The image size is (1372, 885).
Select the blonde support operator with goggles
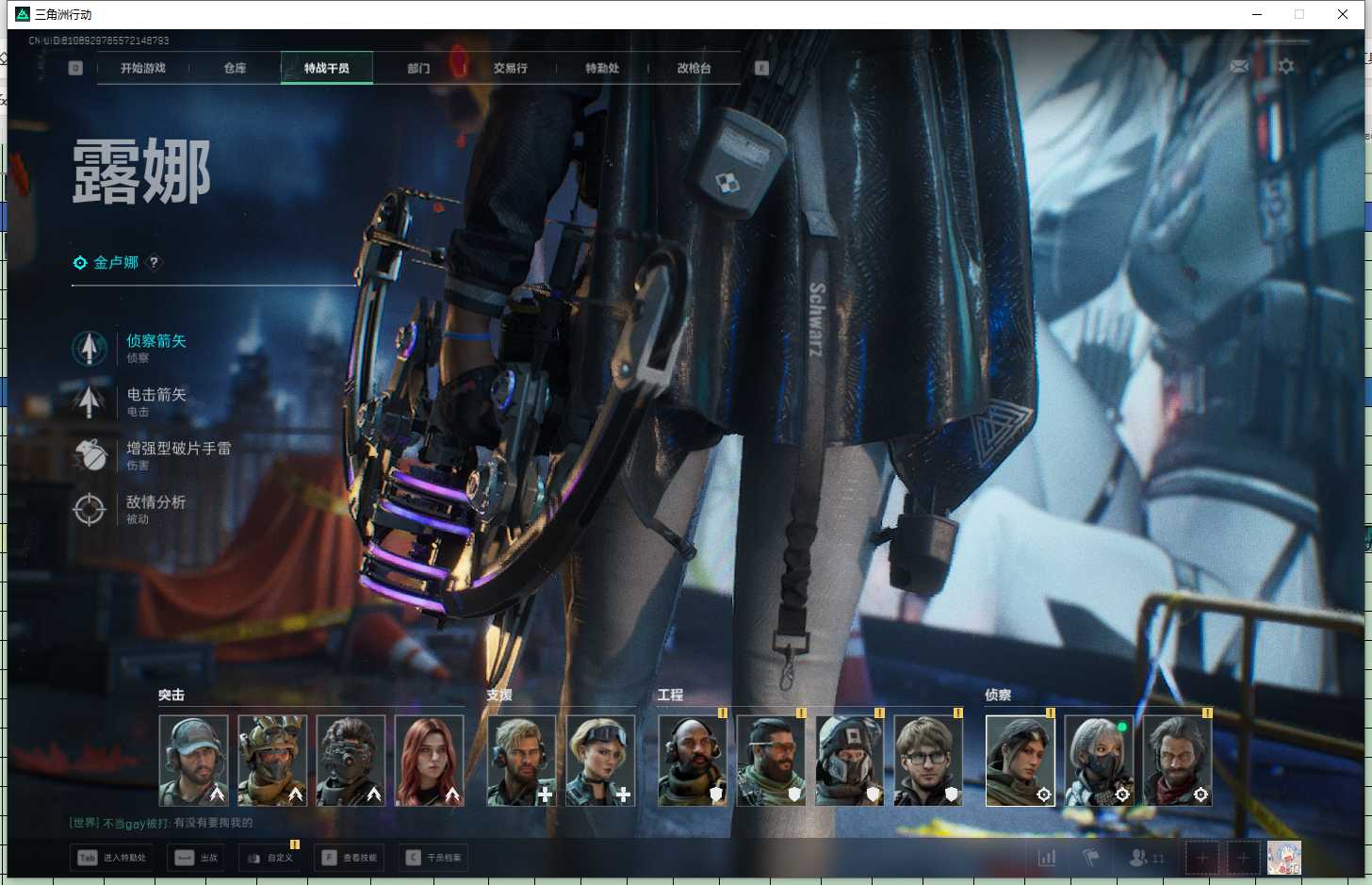tap(600, 760)
